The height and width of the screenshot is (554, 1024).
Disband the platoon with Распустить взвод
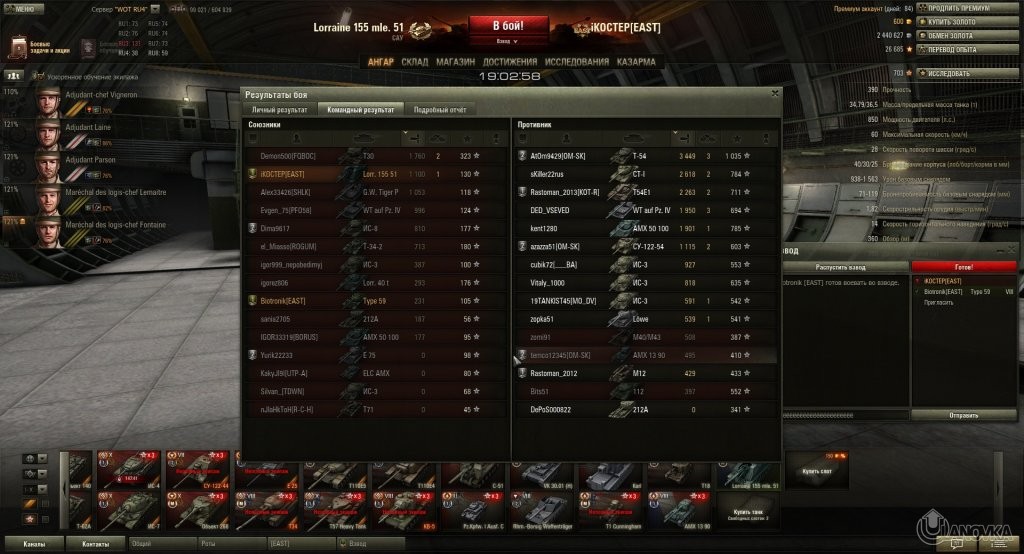tap(846, 267)
